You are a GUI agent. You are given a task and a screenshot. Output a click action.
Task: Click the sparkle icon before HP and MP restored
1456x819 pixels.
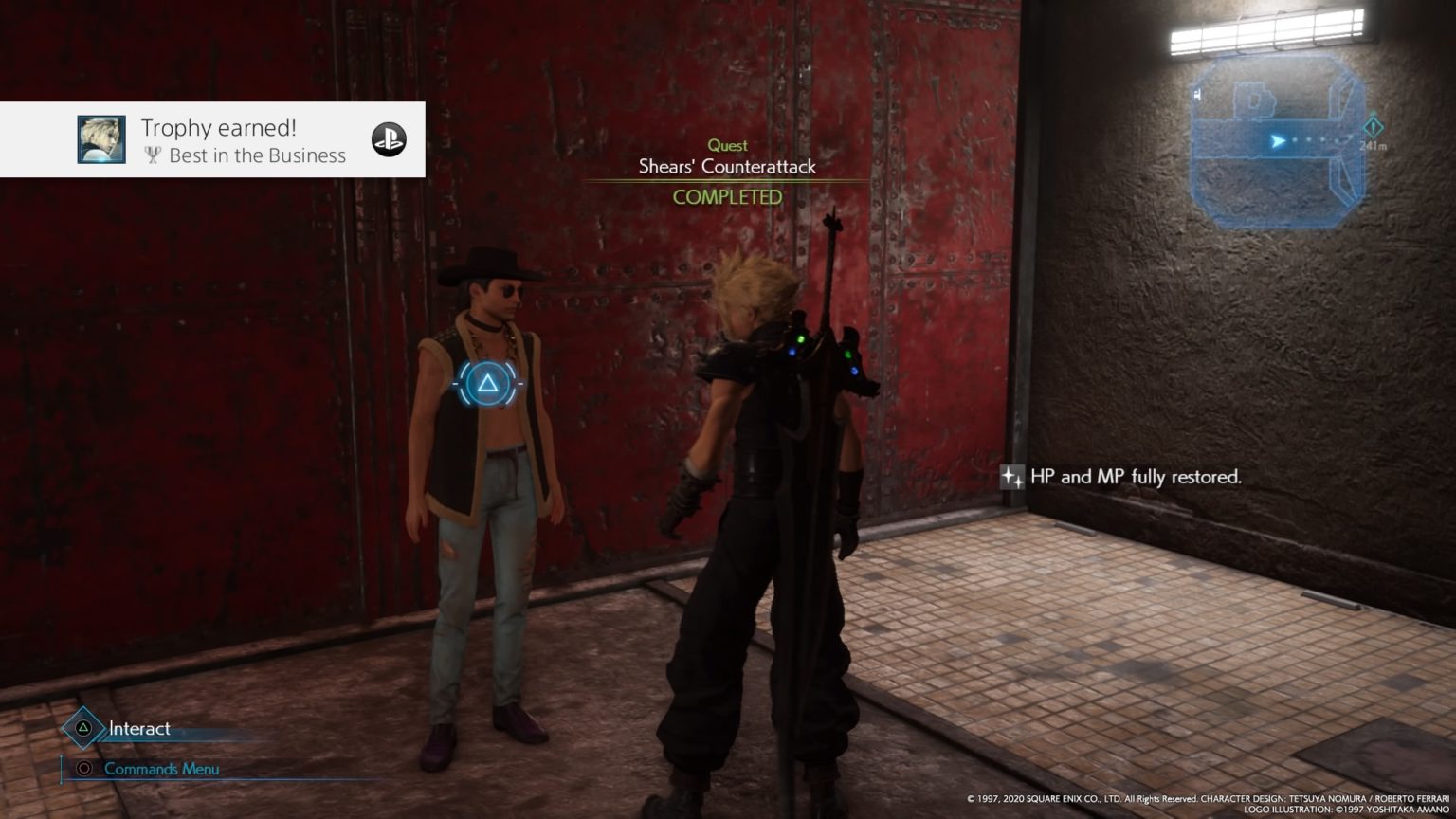pyautogui.click(x=1011, y=477)
